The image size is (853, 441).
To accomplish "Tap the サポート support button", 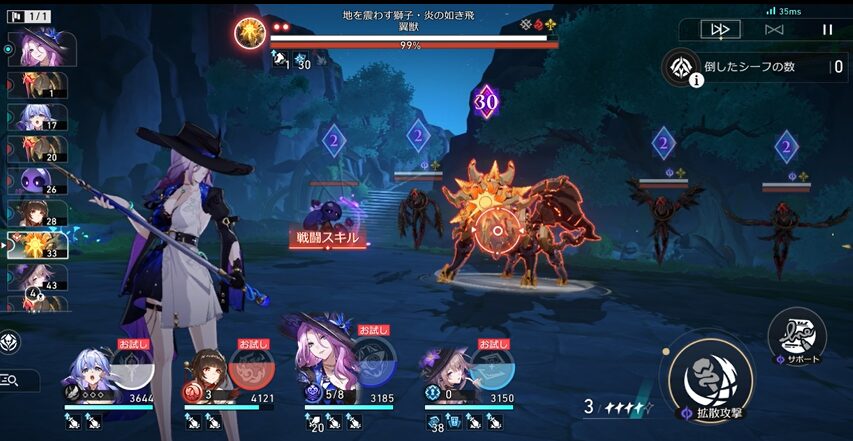I will click(x=797, y=336).
